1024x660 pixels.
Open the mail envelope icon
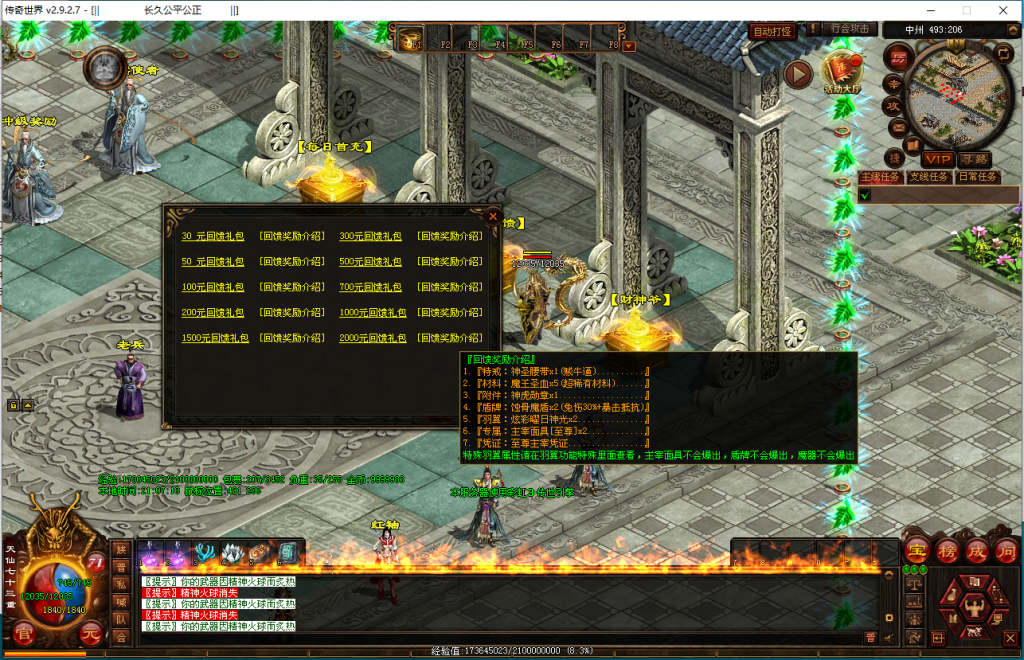point(896,127)
